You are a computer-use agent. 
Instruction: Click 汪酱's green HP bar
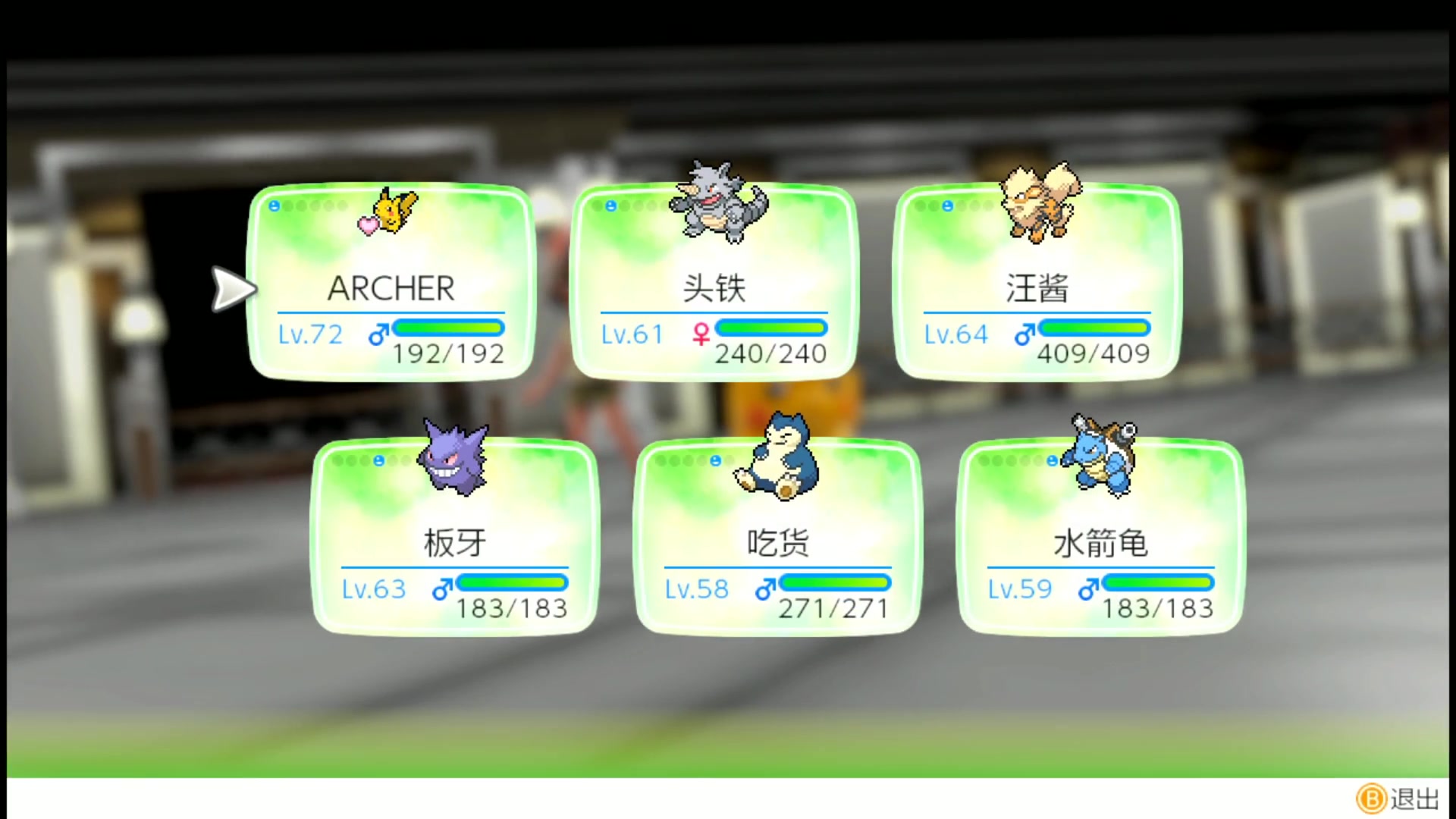(1094, 328)
